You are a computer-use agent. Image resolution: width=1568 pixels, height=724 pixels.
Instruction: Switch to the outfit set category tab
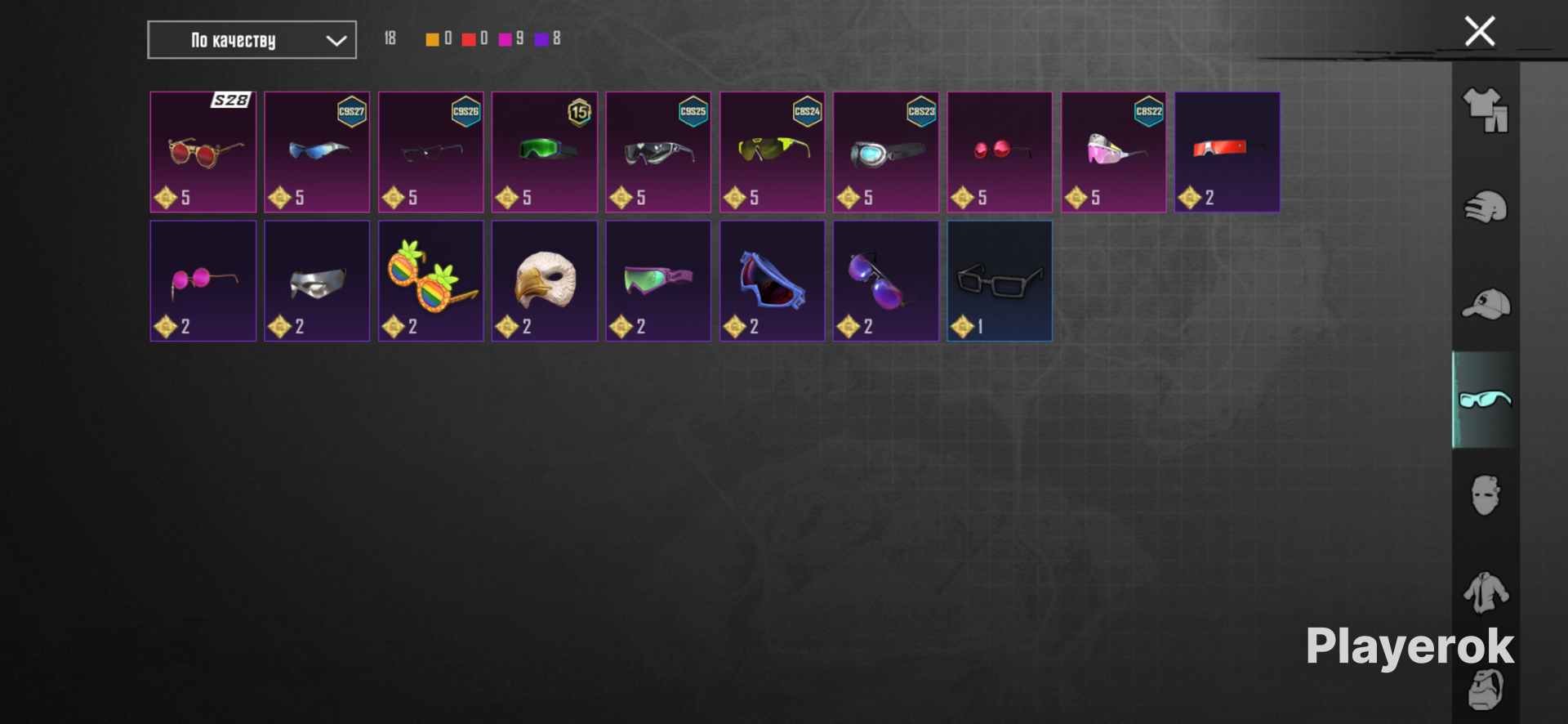pos(1486,110)
